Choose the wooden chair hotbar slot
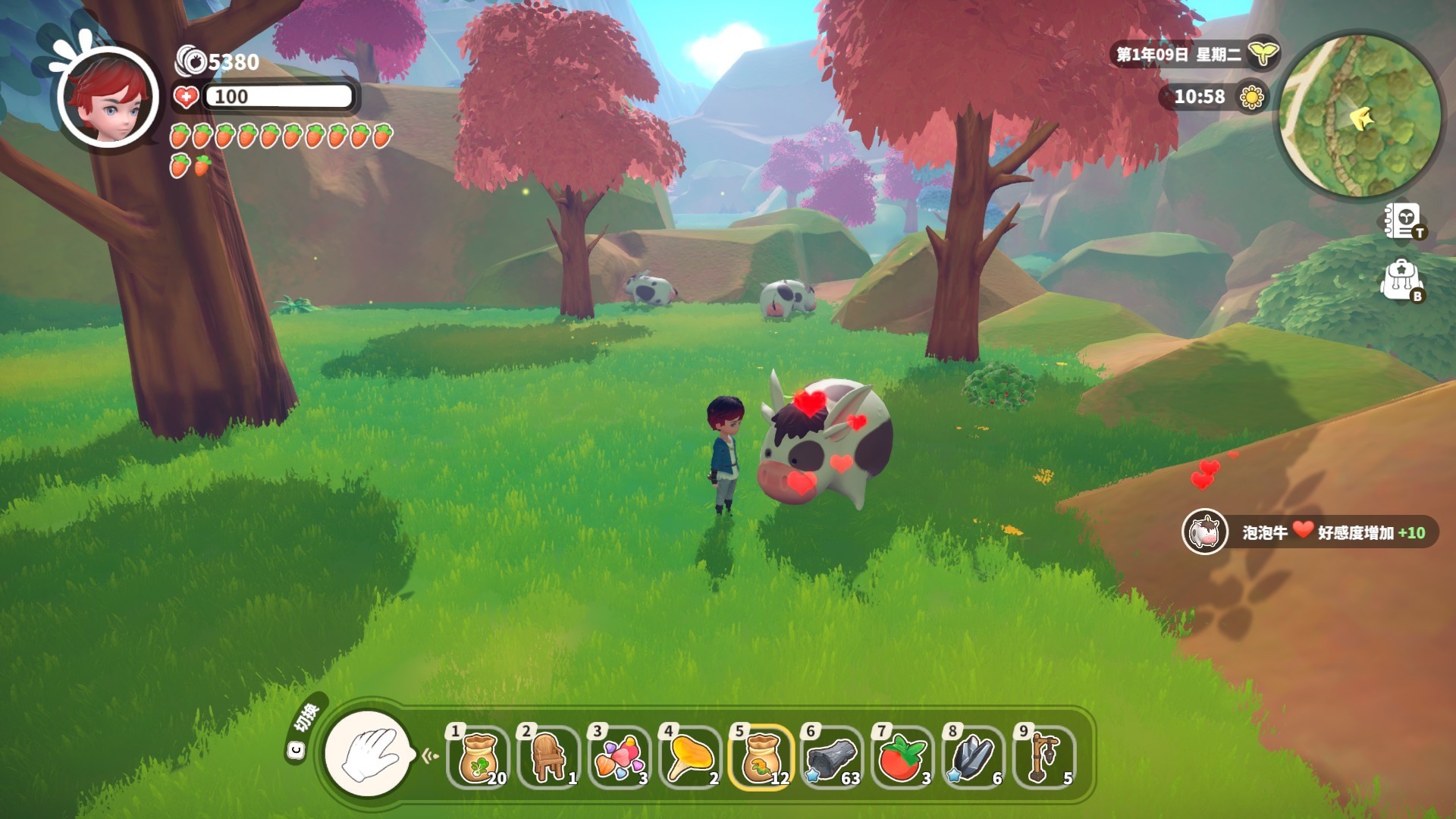The height and width of the screenshot is (819, 1456). click(x=550, y=758)
